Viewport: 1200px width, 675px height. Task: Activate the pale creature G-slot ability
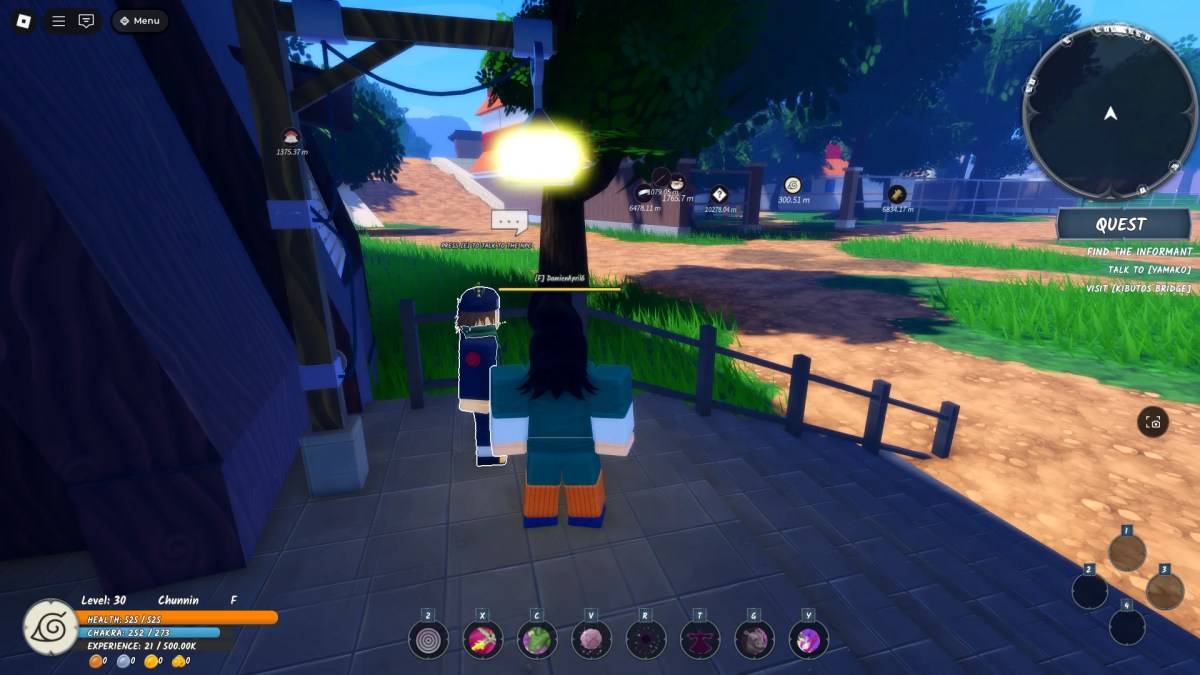[754, 640]
